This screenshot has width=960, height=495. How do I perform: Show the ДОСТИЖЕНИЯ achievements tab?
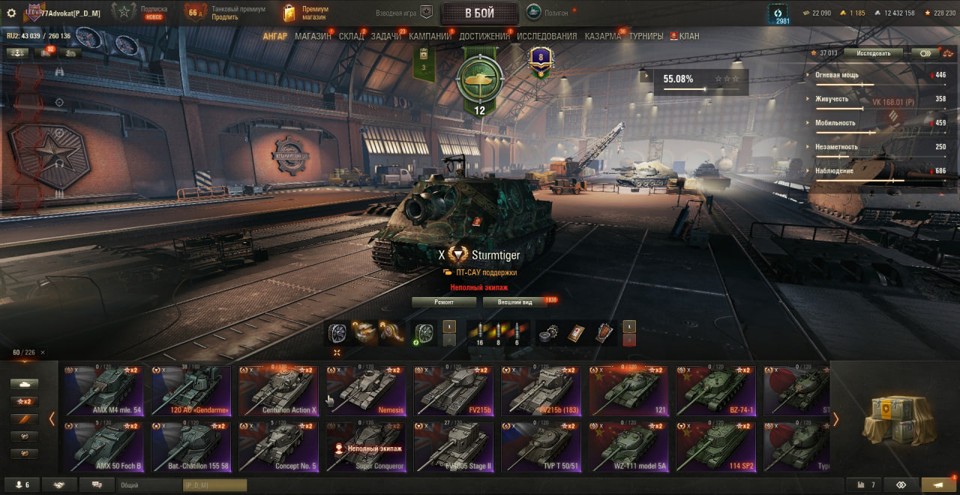pos(486,36)
